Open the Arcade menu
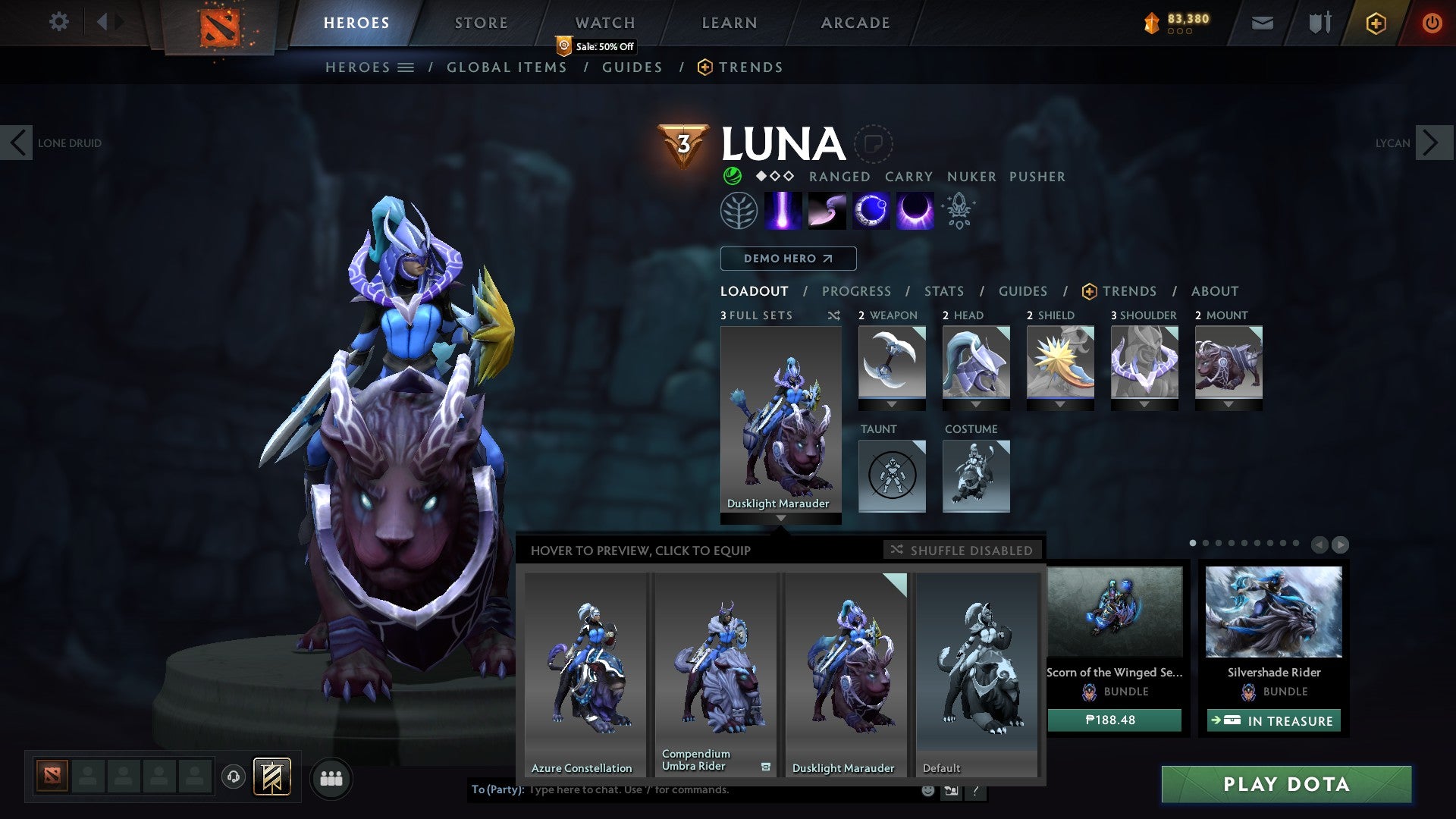This screenshot has width=1456, height=819. (x=855, y=22)
